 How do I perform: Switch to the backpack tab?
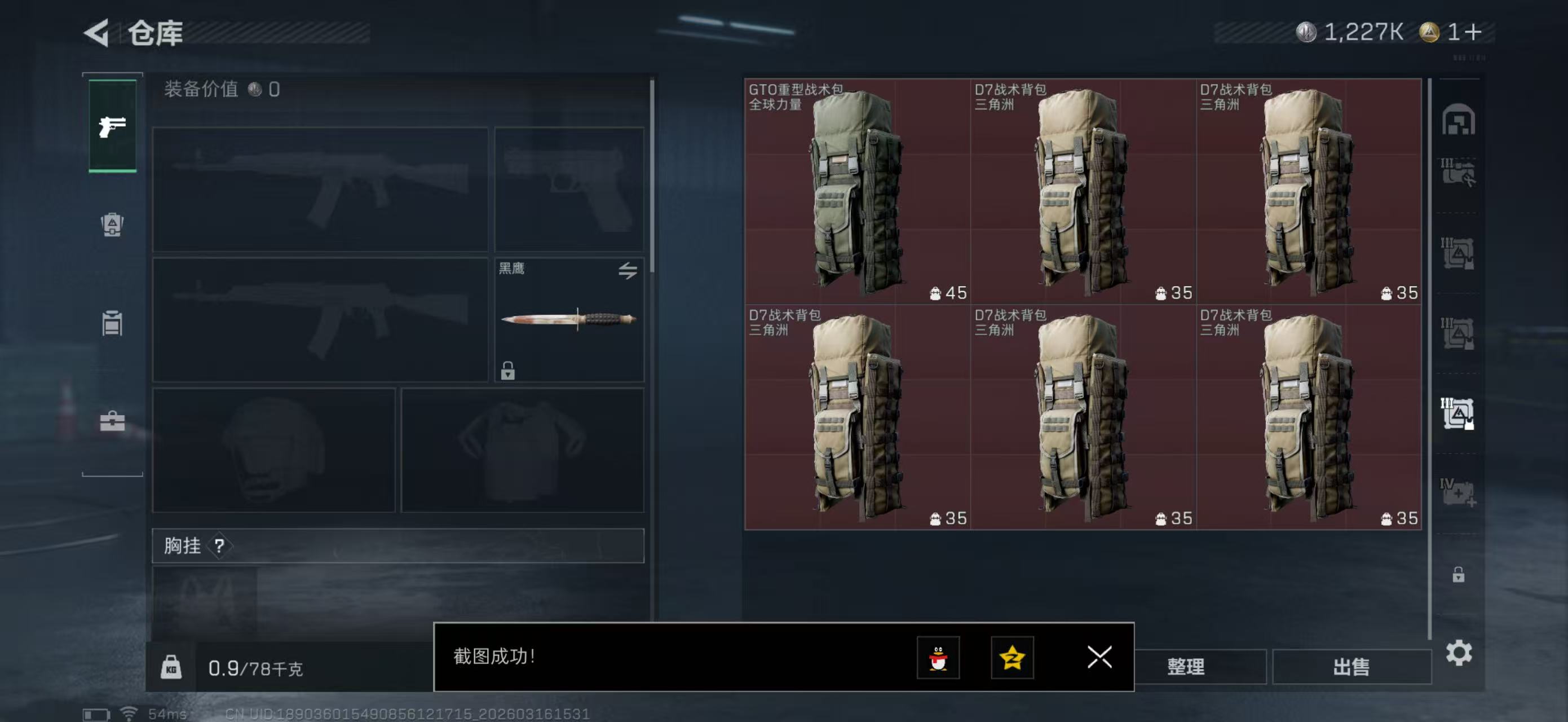[x=112, y=224]
